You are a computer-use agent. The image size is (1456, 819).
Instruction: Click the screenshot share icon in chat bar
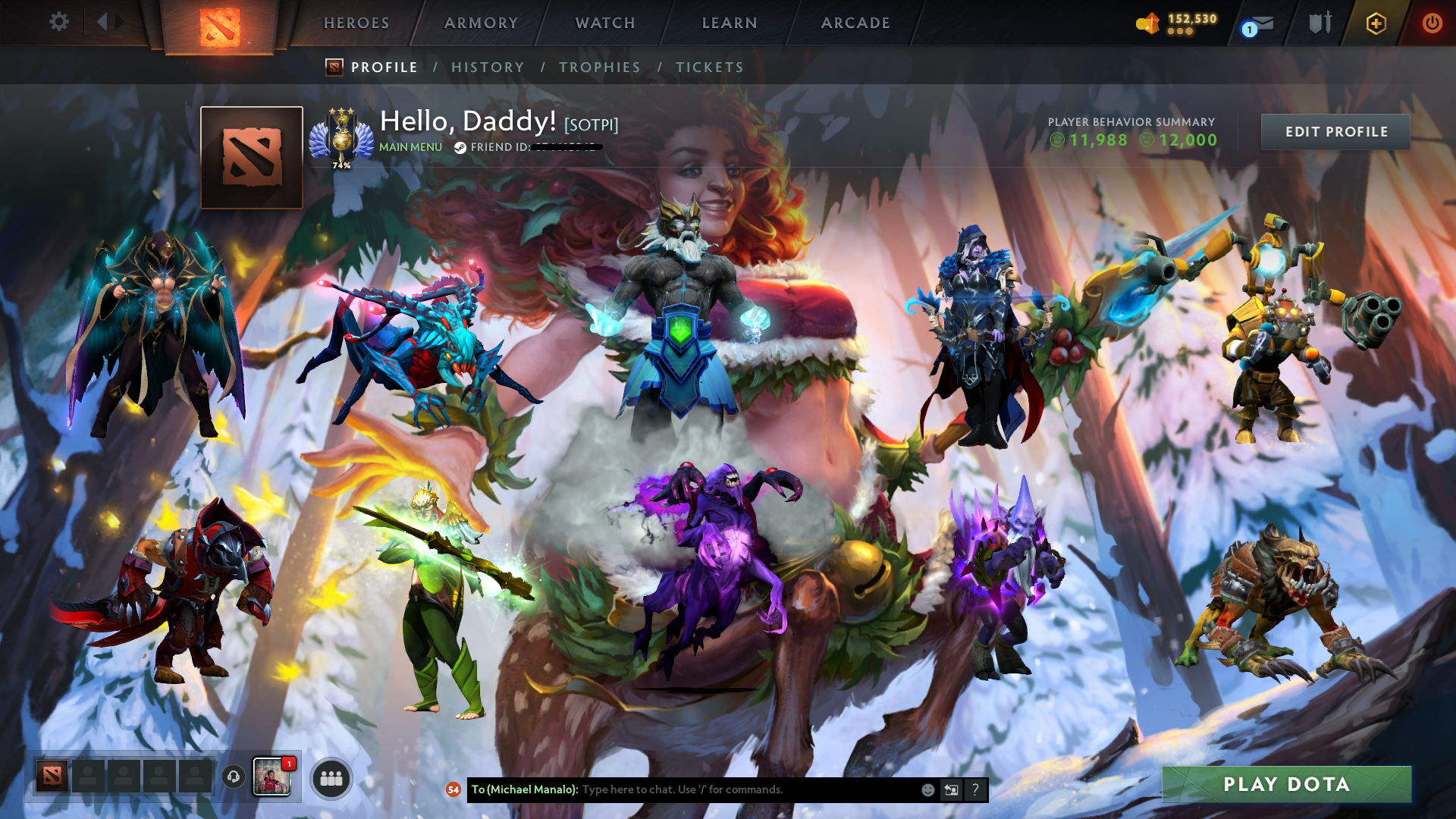tap(951, 789)
